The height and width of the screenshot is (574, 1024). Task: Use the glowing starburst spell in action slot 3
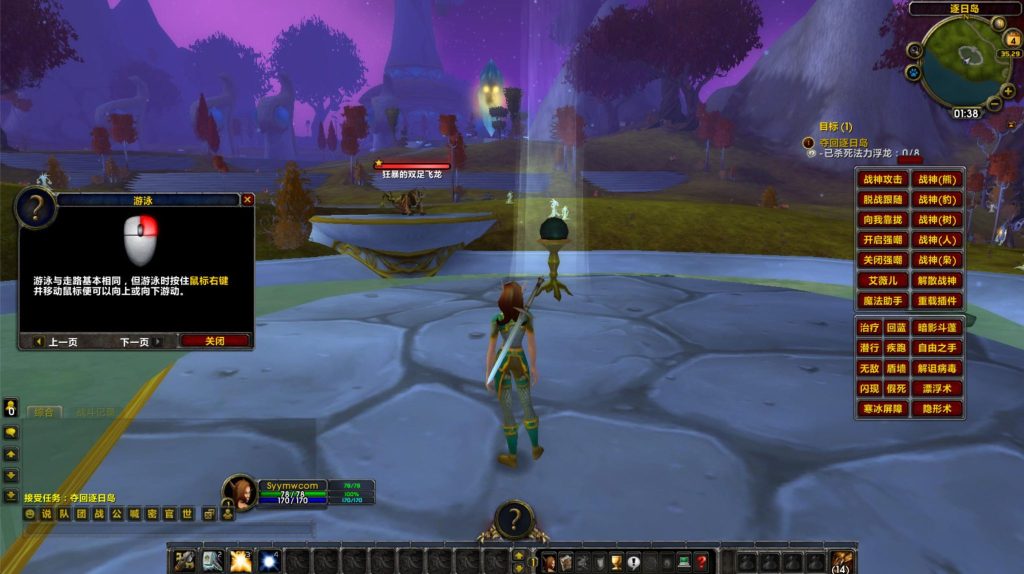[x=240, y=561]
